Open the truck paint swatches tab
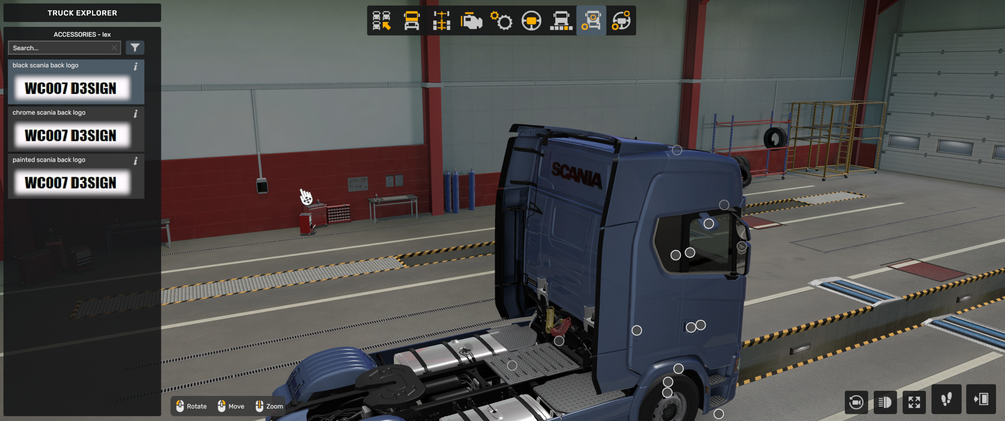Viewport: 1005px width, 421px height. 561,21
